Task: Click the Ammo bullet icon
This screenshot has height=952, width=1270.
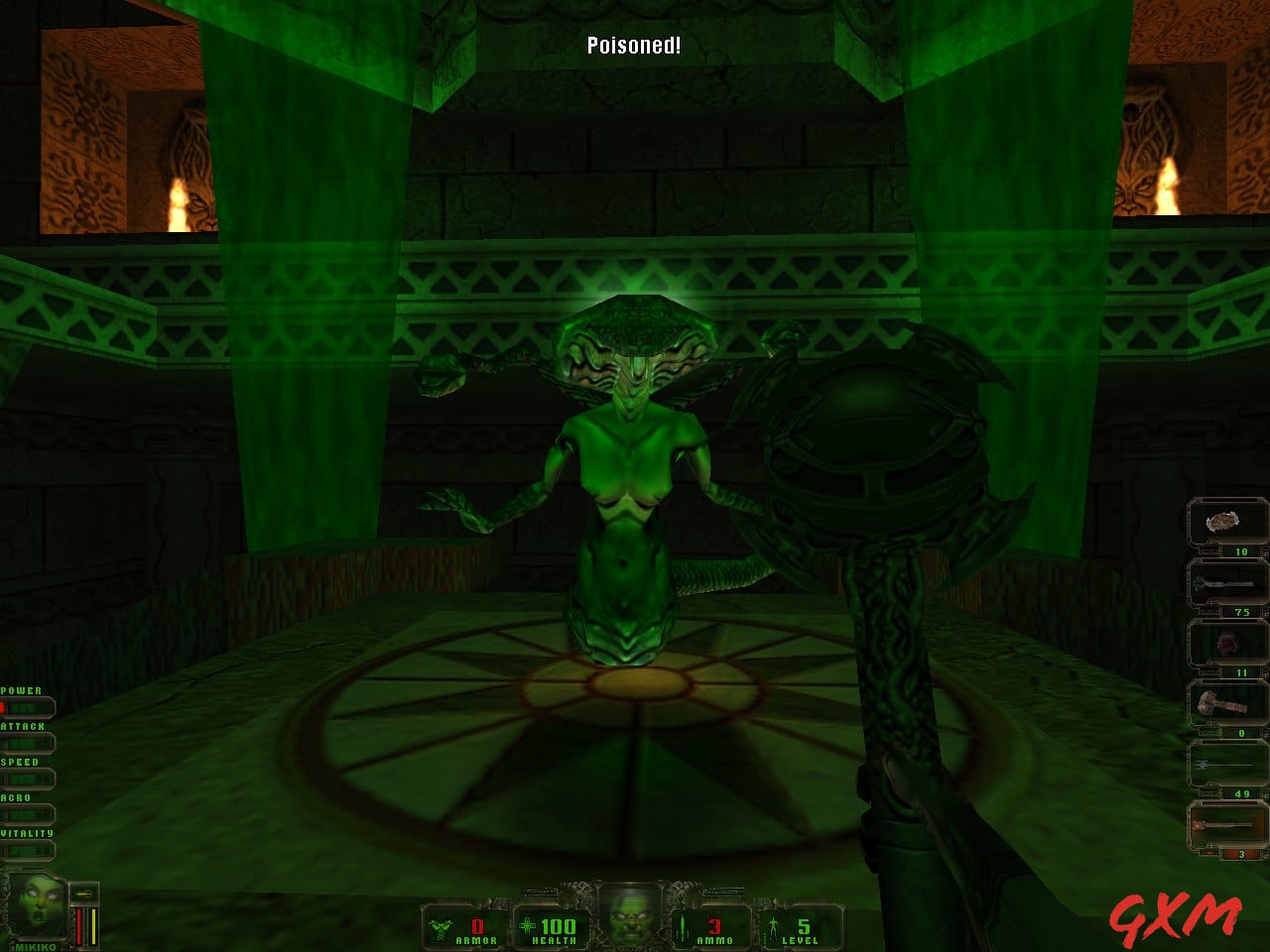Action: point(682,925)
